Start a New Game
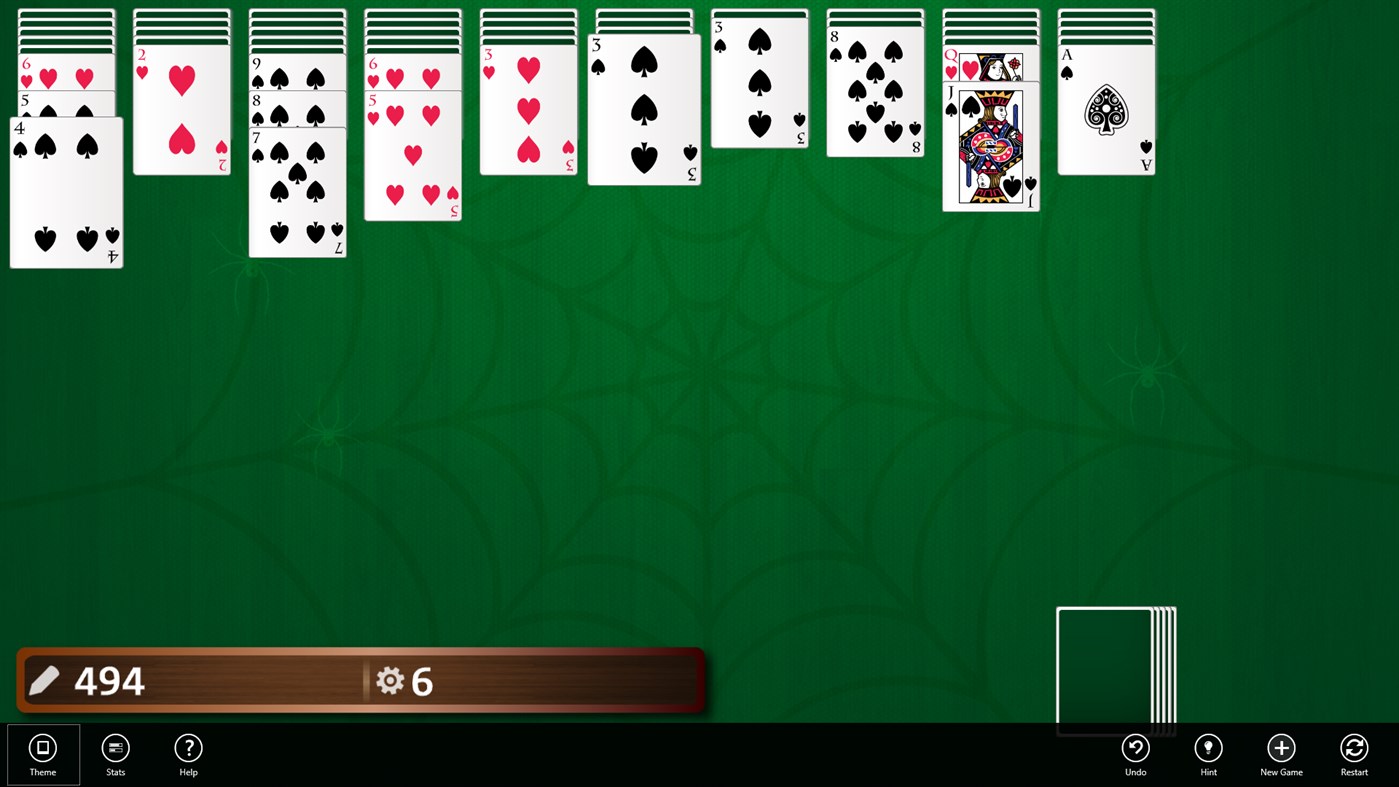The image size is (1399, 787). pos(1281,754)
